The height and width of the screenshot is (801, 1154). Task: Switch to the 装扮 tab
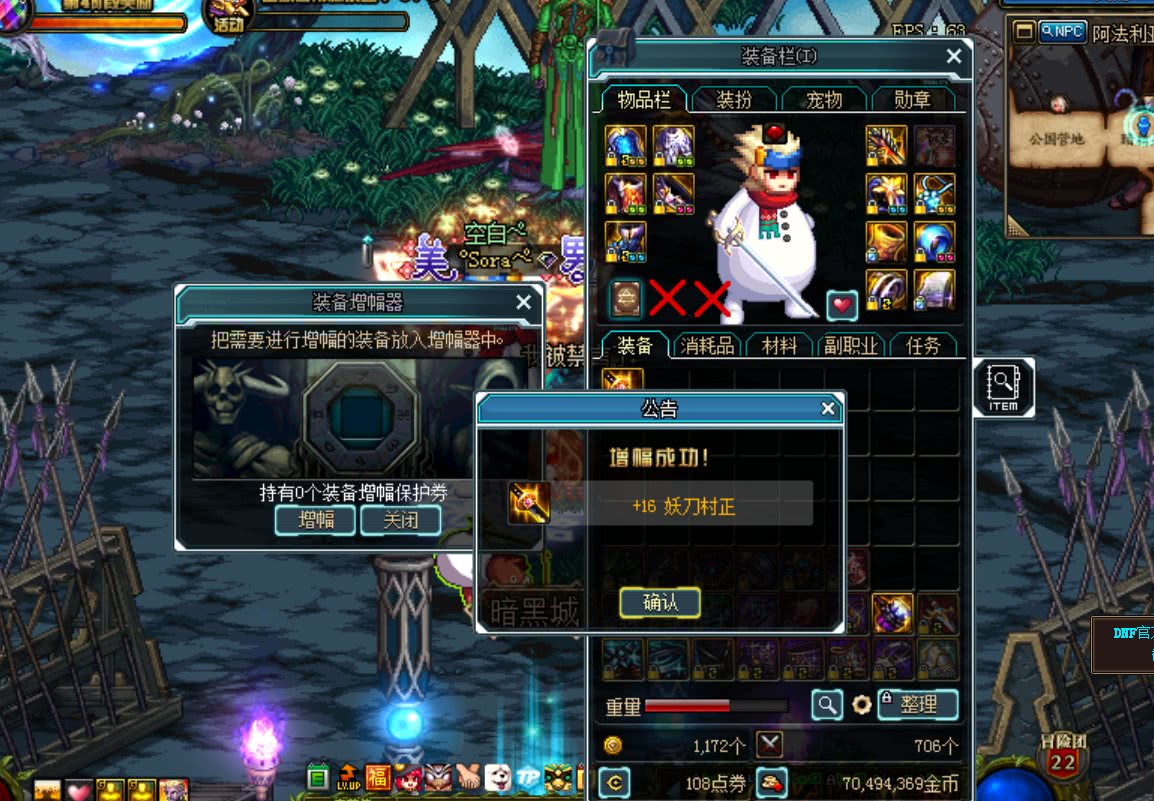click(x=734, y=99)
